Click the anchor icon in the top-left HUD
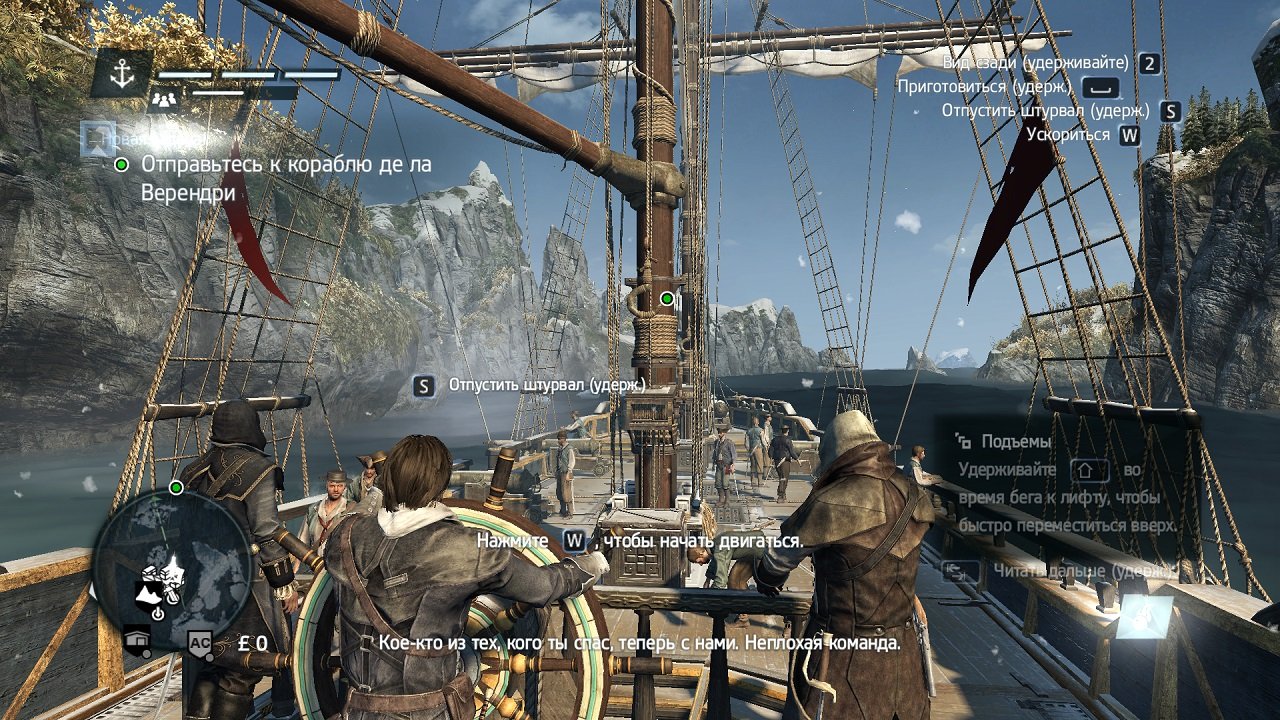 [124, 74]
